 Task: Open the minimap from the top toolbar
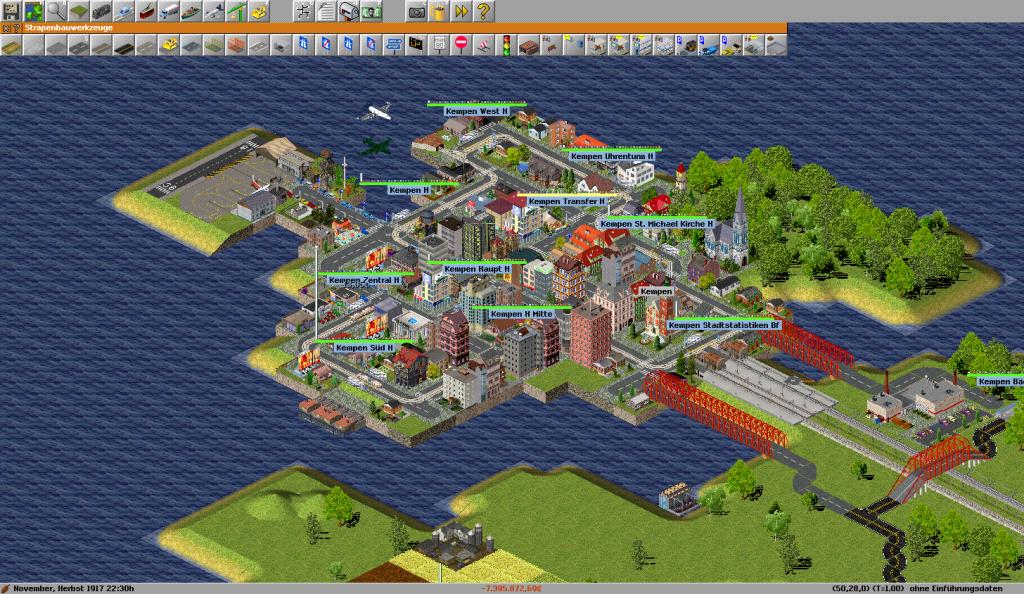[x=33, y=11]
